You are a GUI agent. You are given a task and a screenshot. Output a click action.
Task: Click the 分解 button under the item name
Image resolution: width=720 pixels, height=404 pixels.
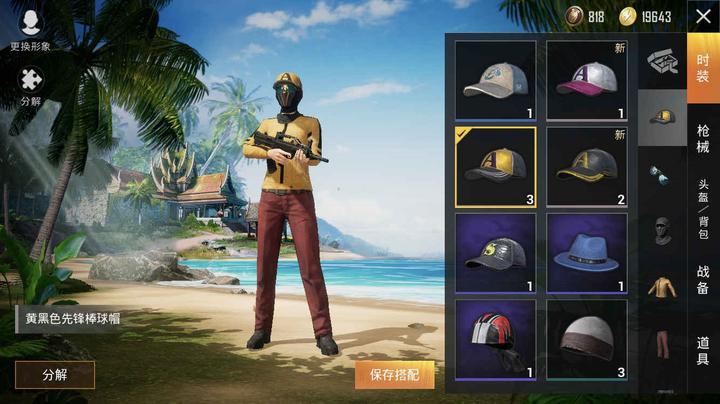coord(55,375)
